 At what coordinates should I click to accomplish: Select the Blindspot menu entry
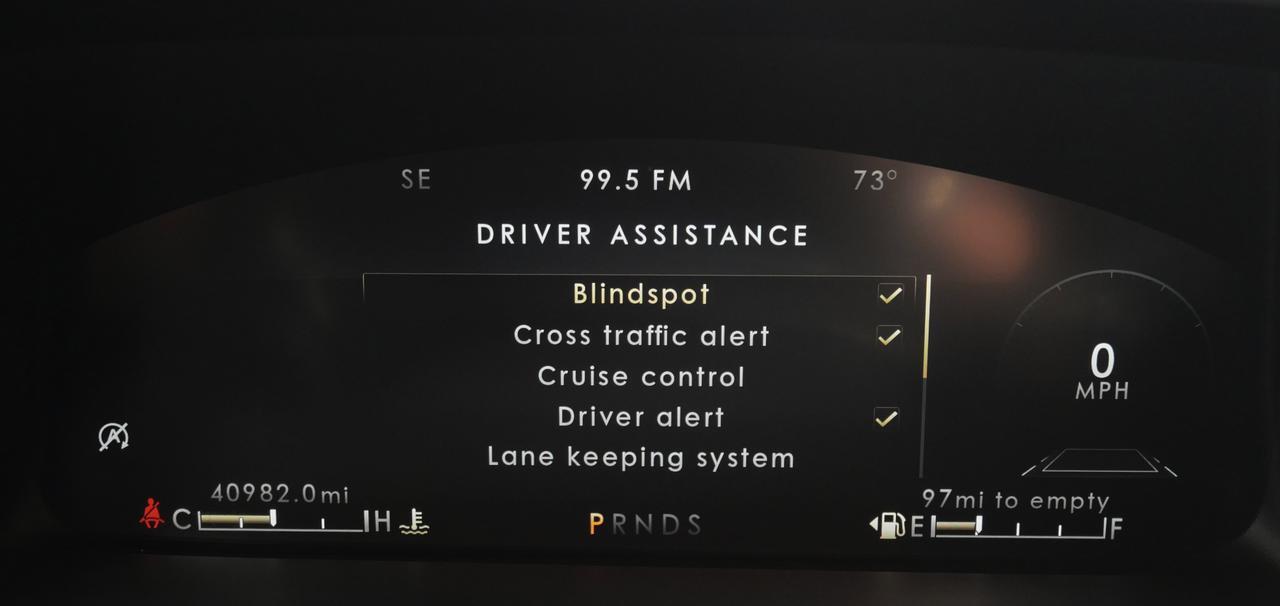click(641, 295)
